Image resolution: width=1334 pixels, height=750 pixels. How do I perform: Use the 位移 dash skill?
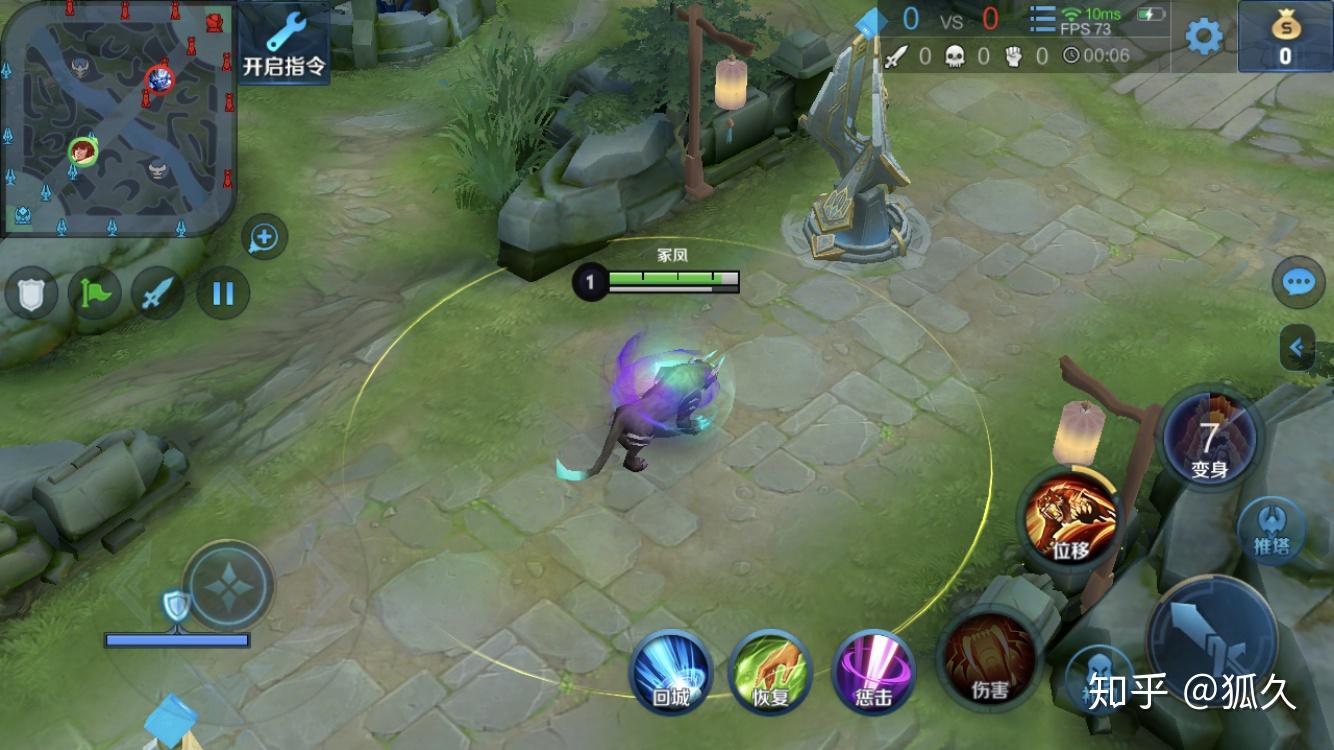click(1071, 518)
